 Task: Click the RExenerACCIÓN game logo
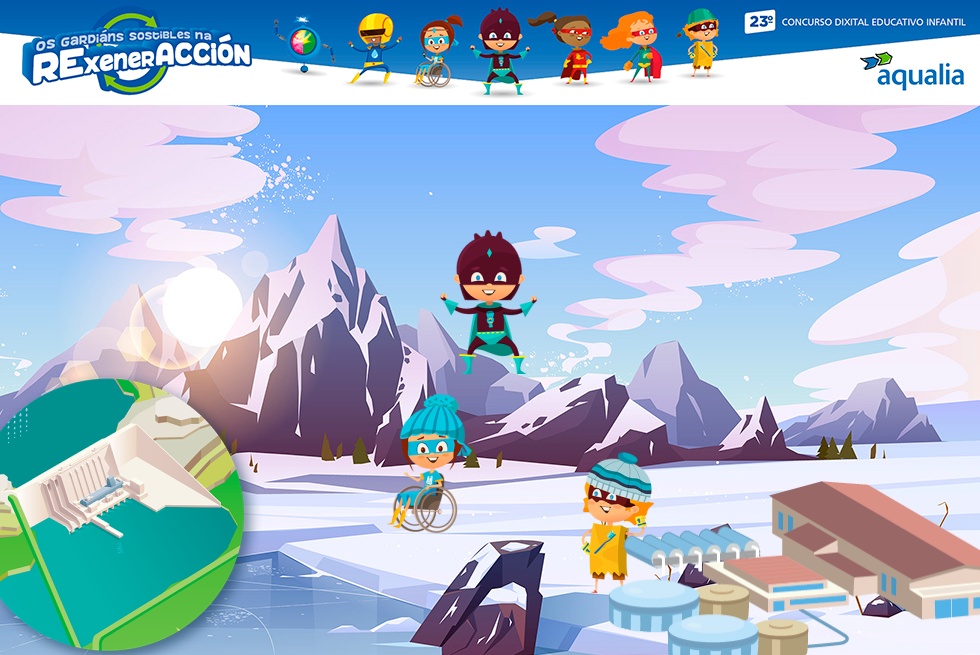click(x=138, y=55)
